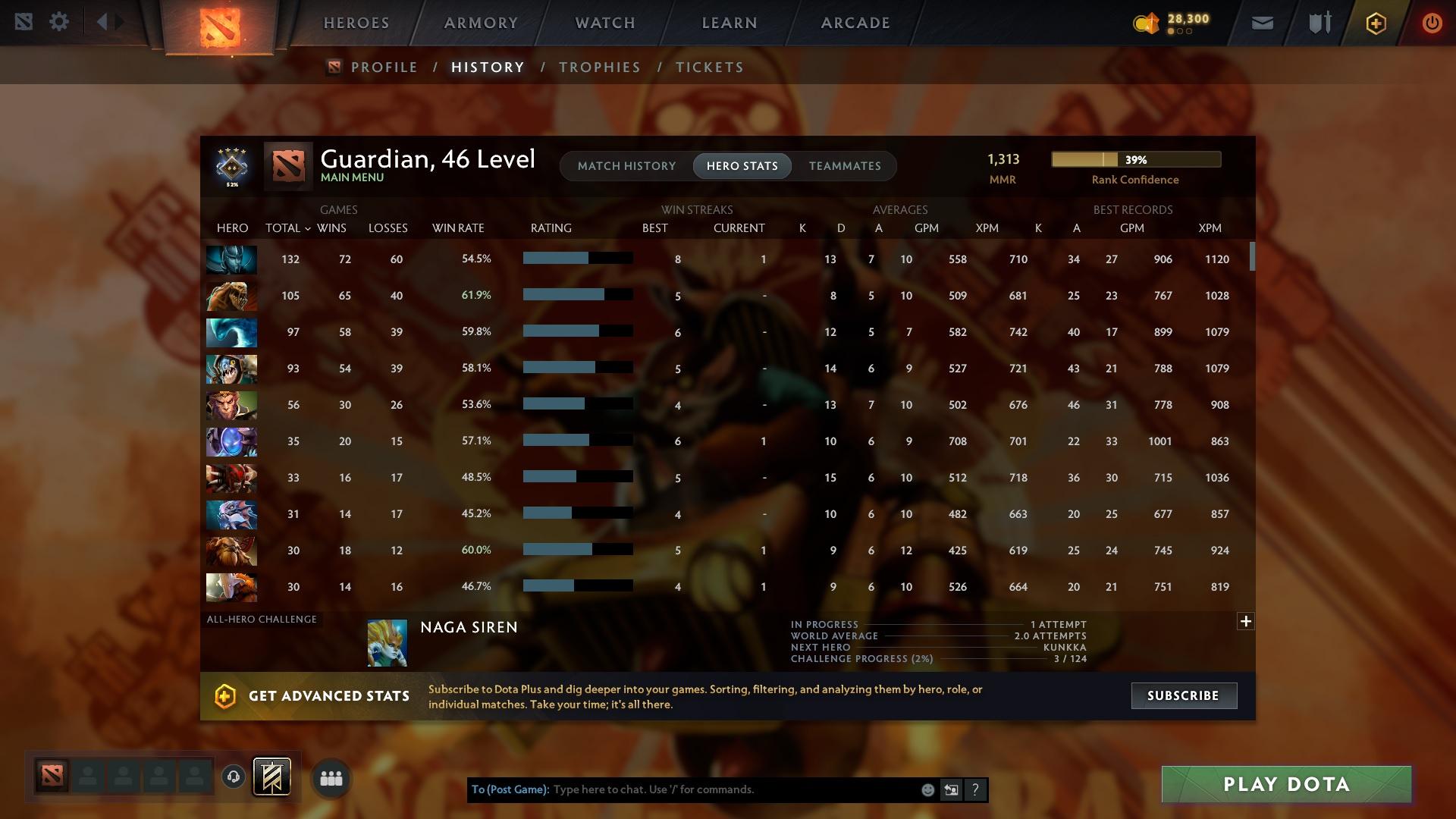Click the PLAY DOTA button

tap(1285, 784)
